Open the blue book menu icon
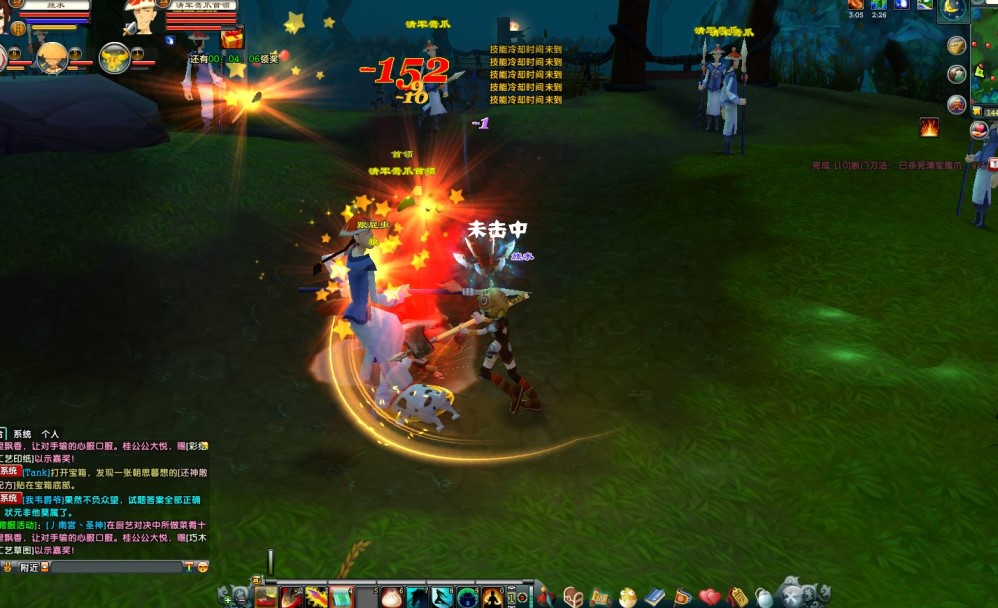 pos(655,597)
